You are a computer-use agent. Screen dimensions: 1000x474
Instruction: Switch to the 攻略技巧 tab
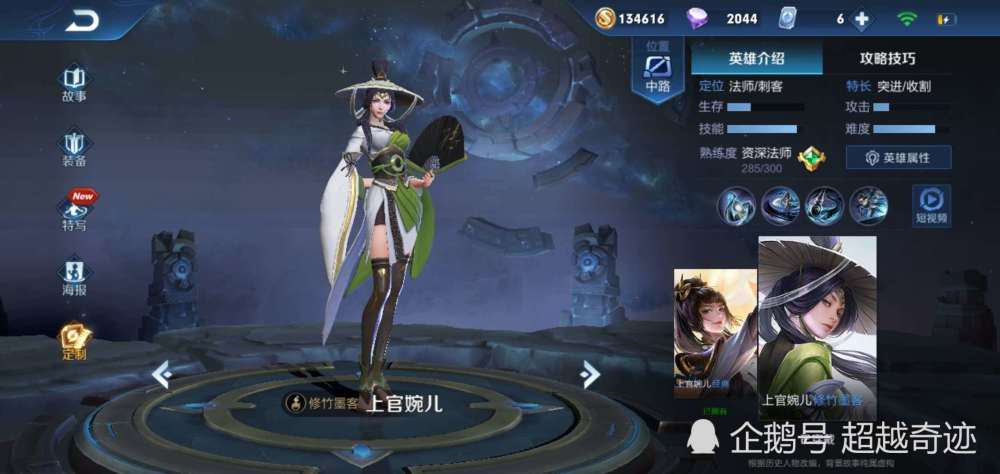(x=887, y=58)
